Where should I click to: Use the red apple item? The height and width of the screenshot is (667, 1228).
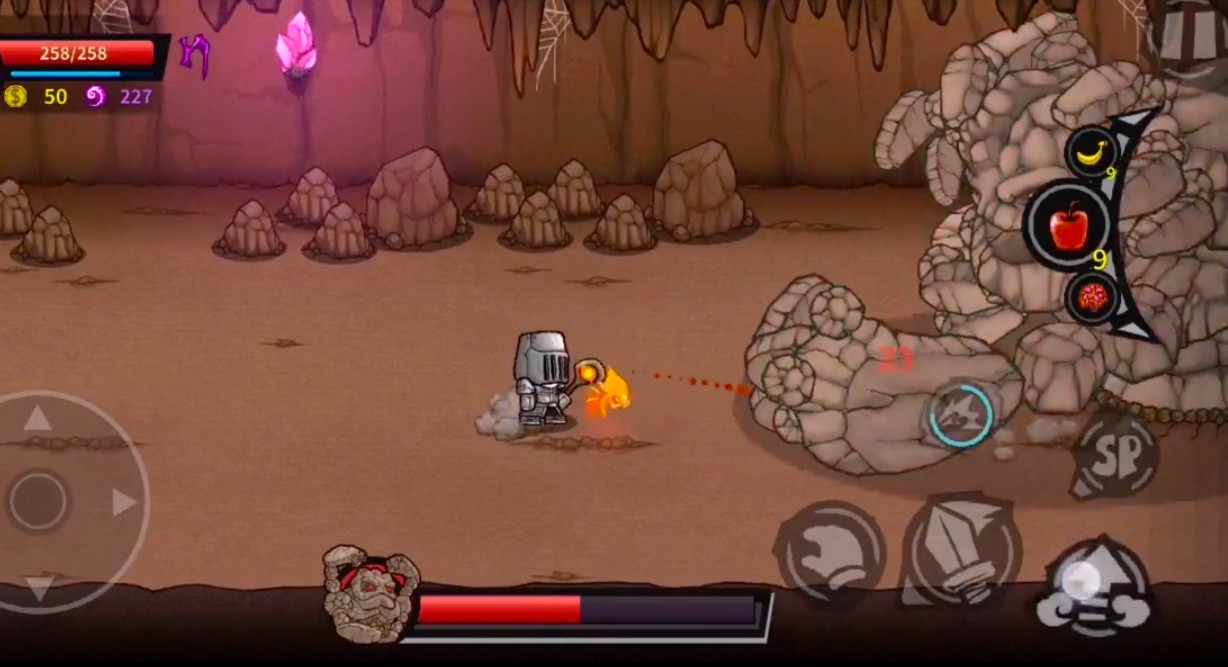pos(1068,228)
